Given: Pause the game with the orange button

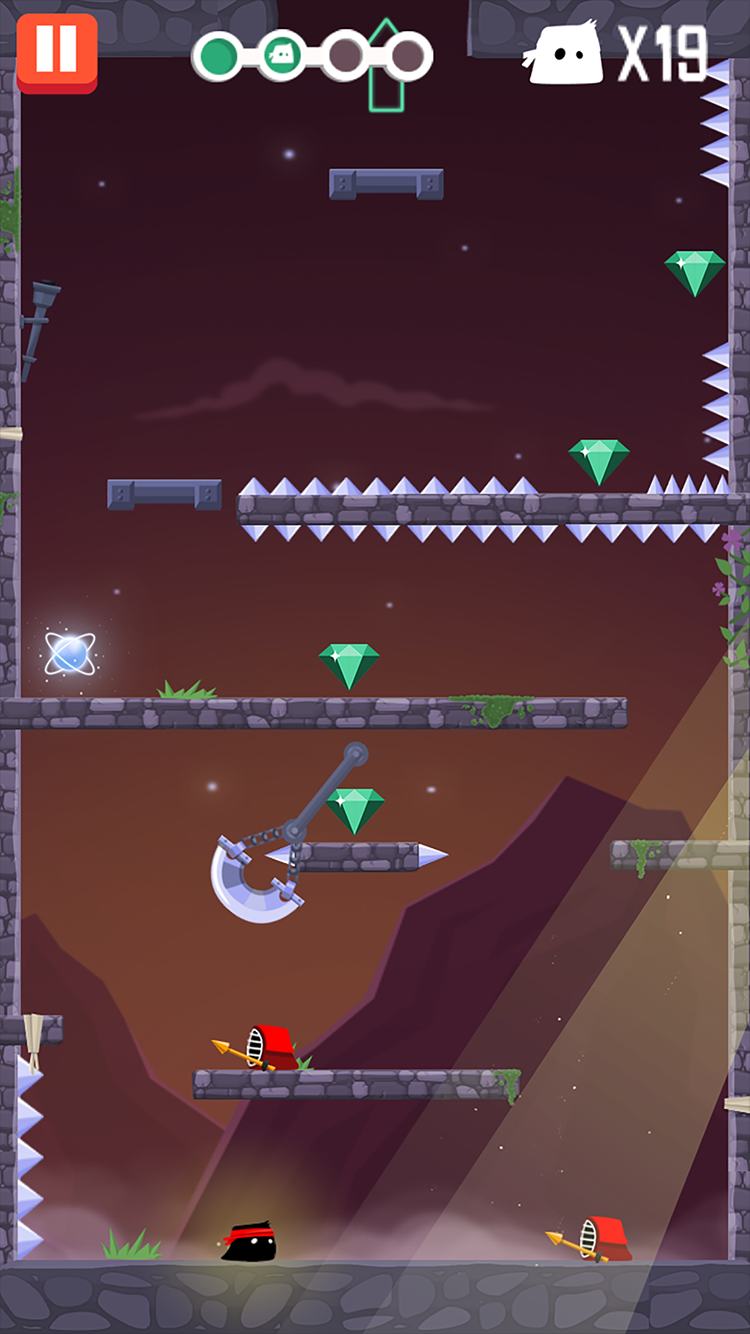Looking at the screenshot, I should (x=57, y=52).
